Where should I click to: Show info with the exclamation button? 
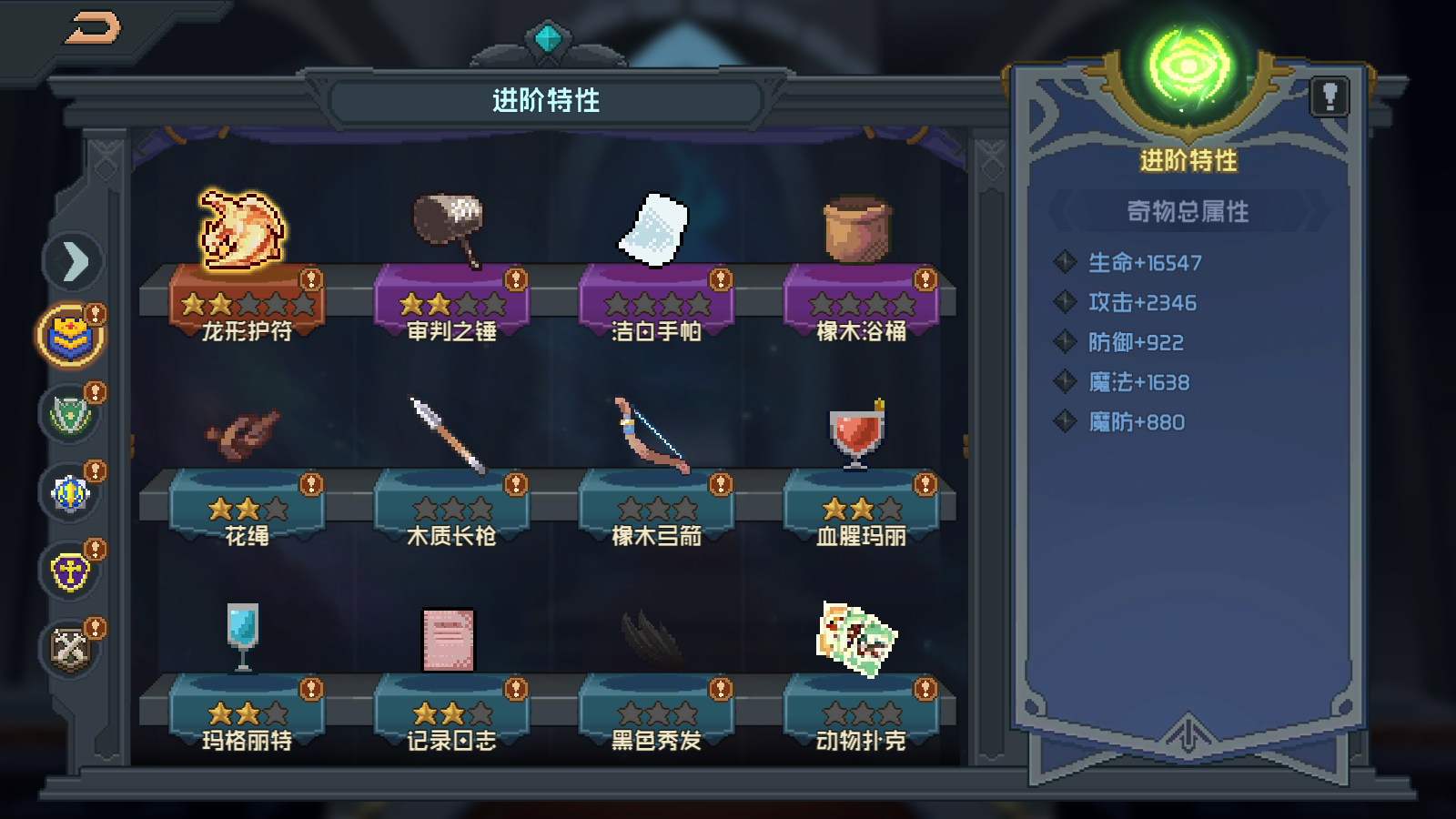[1330, 96]
